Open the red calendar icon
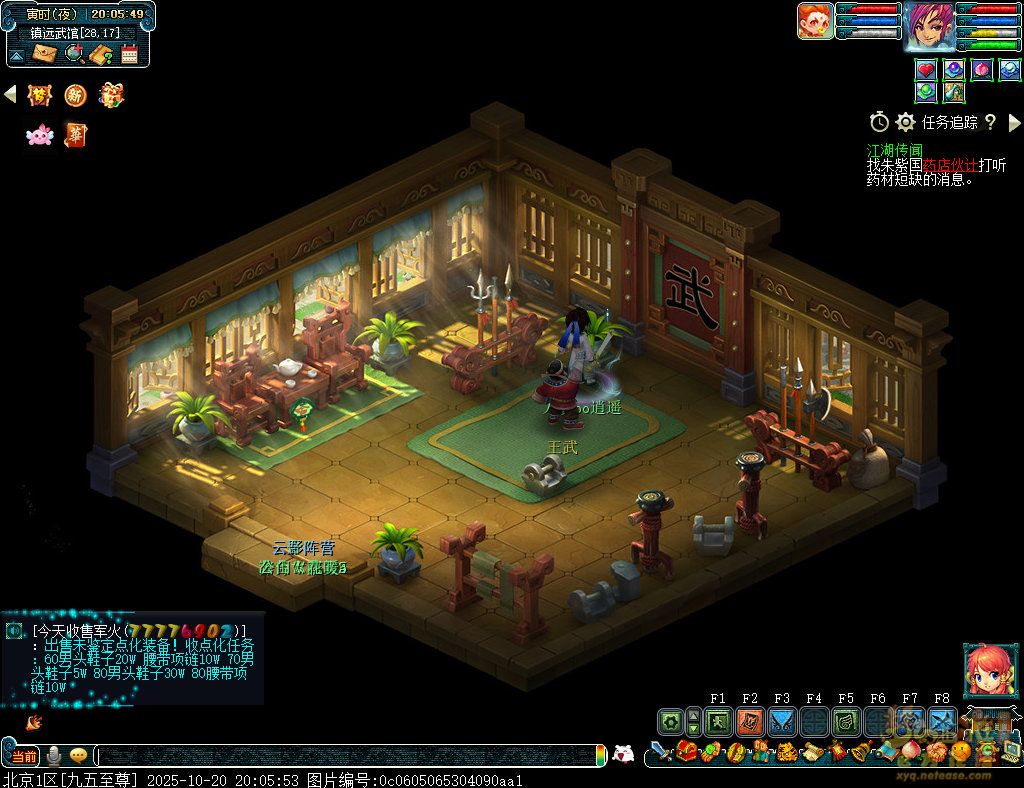Screen dimensions: 1024x788 (x=129, y=54)
